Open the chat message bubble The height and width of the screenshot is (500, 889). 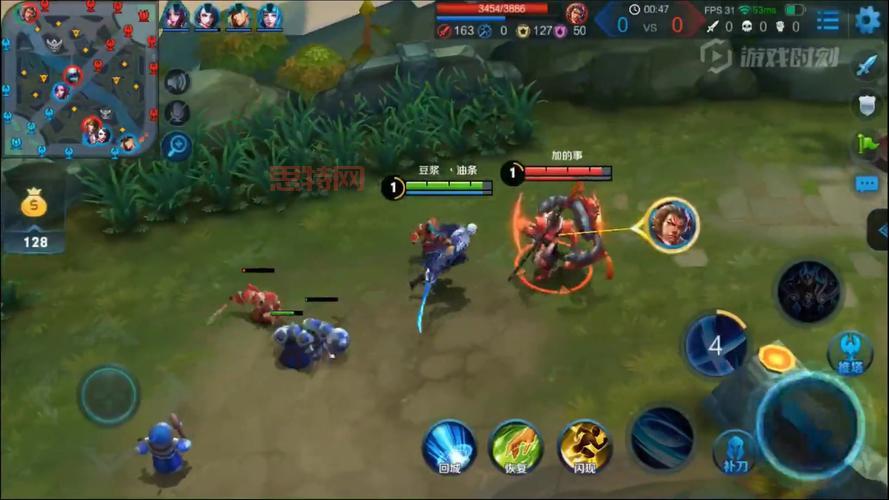coord(866,184)
